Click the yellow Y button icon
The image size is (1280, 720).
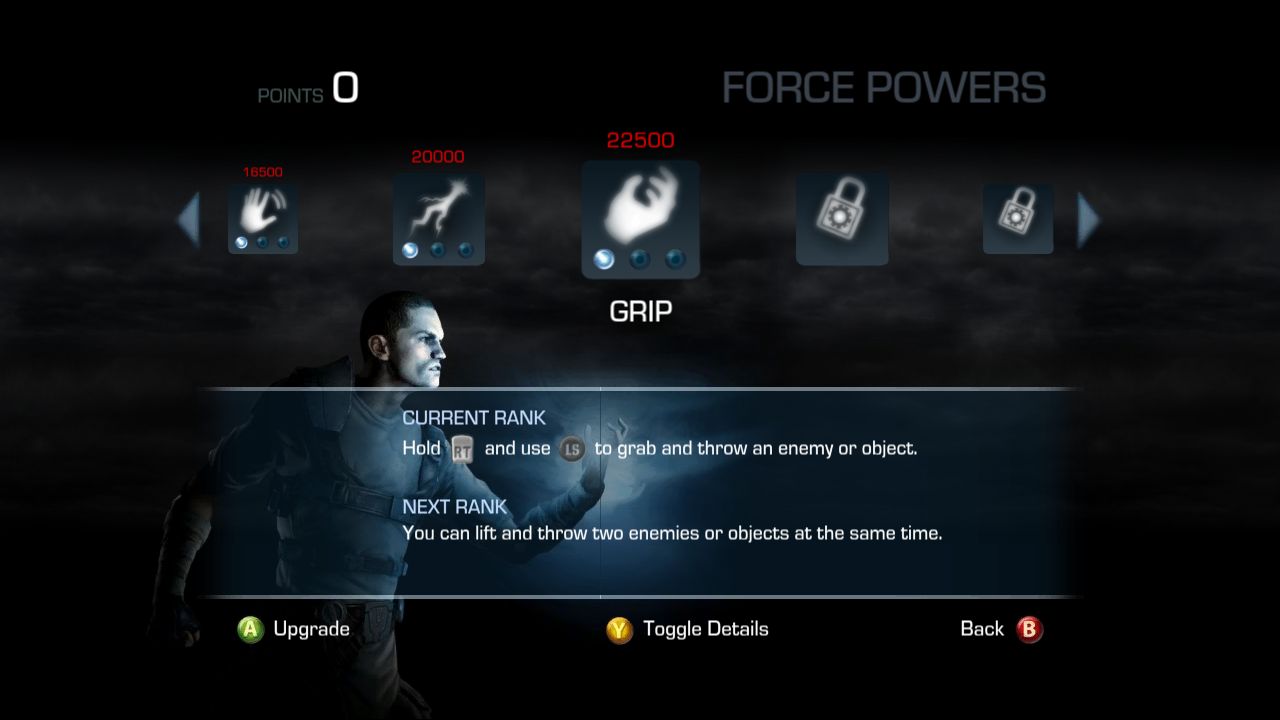tap(621, 629)
